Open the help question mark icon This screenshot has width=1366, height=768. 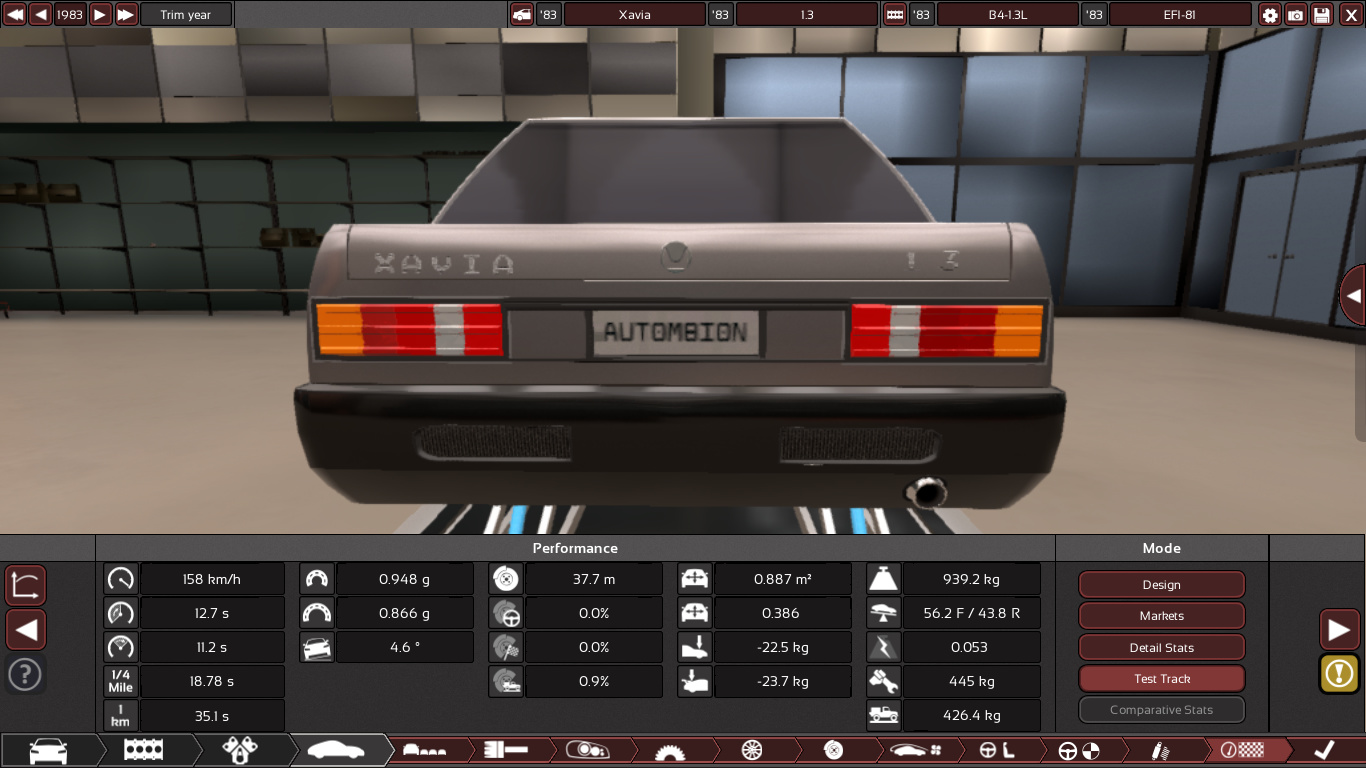25,674
